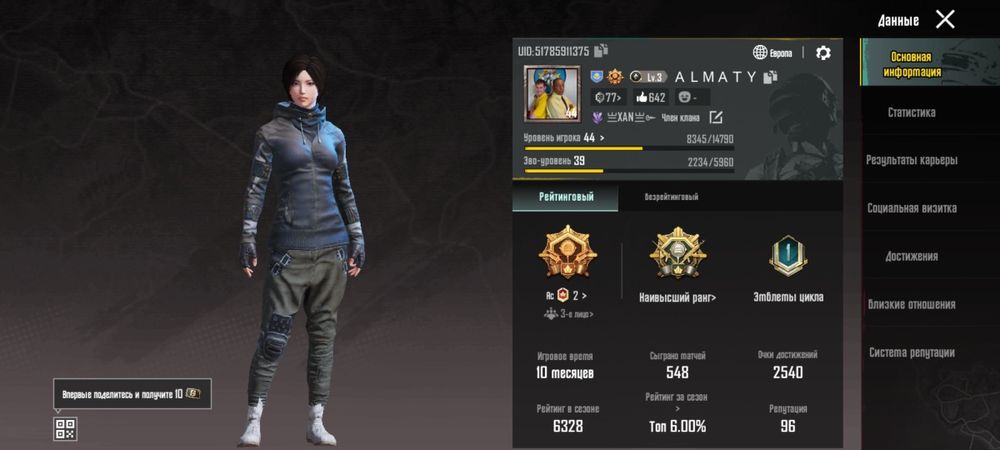Edit the clan info pencil icon
This screenshot has width=1000, height=450.
coord(715,118)
